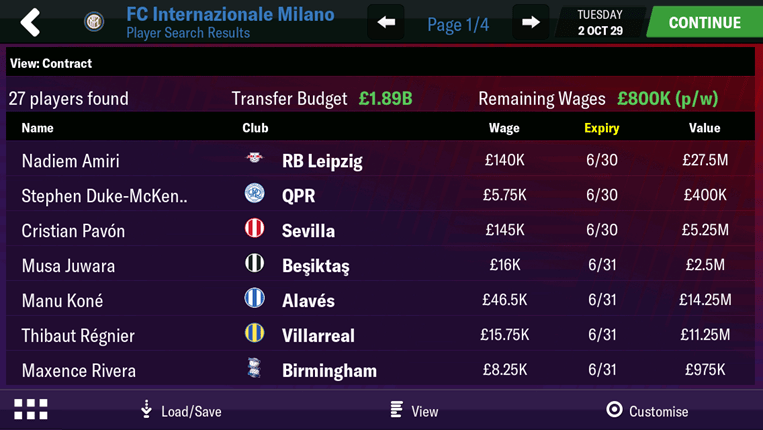This screenshot has height=430, width=763.
Task: Open the Customise option
Action: click(x=647, y=410)
